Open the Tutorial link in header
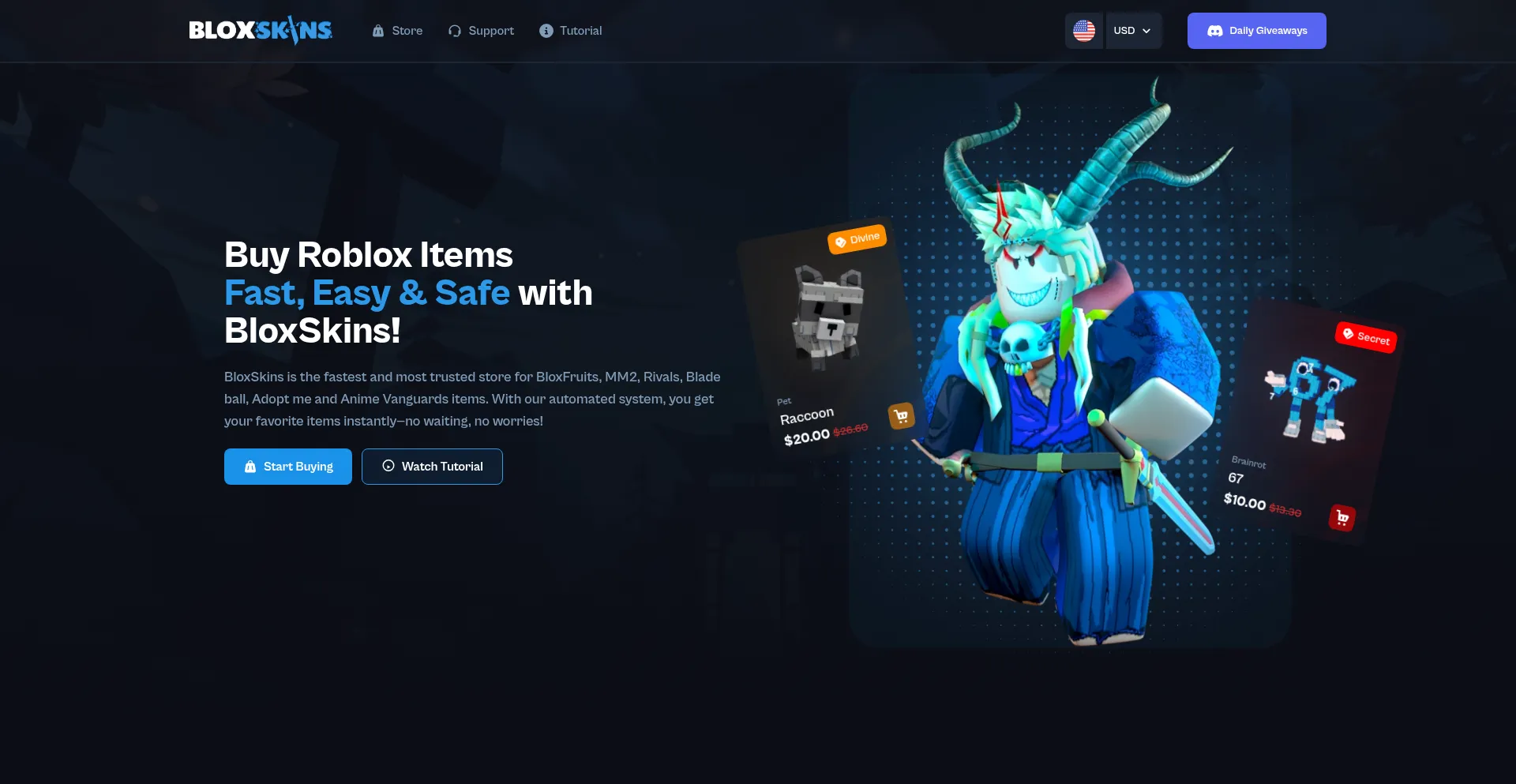1516x784 pixels. coord(570,31)
